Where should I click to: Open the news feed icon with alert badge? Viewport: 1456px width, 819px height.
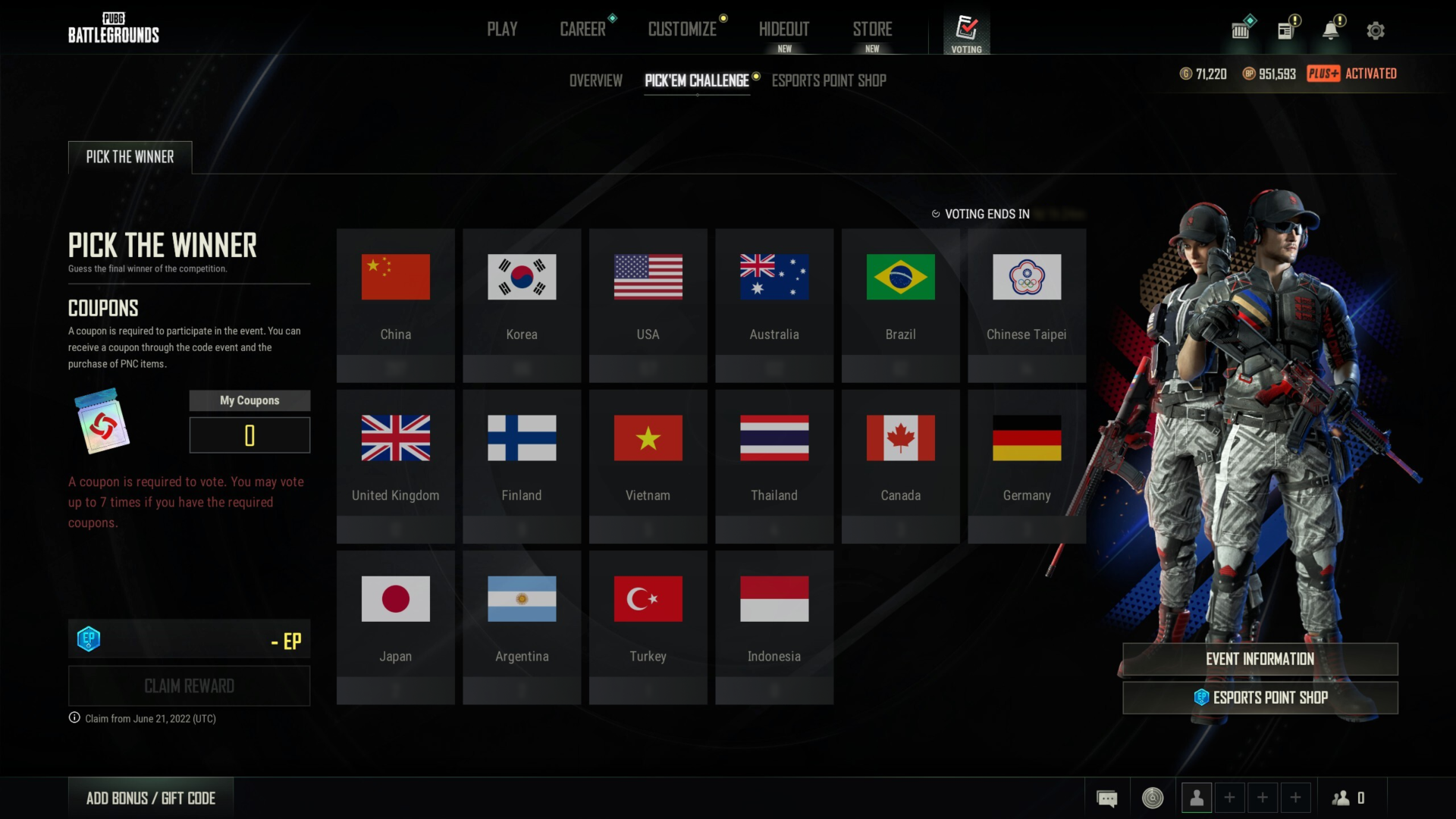(1285, 29)
